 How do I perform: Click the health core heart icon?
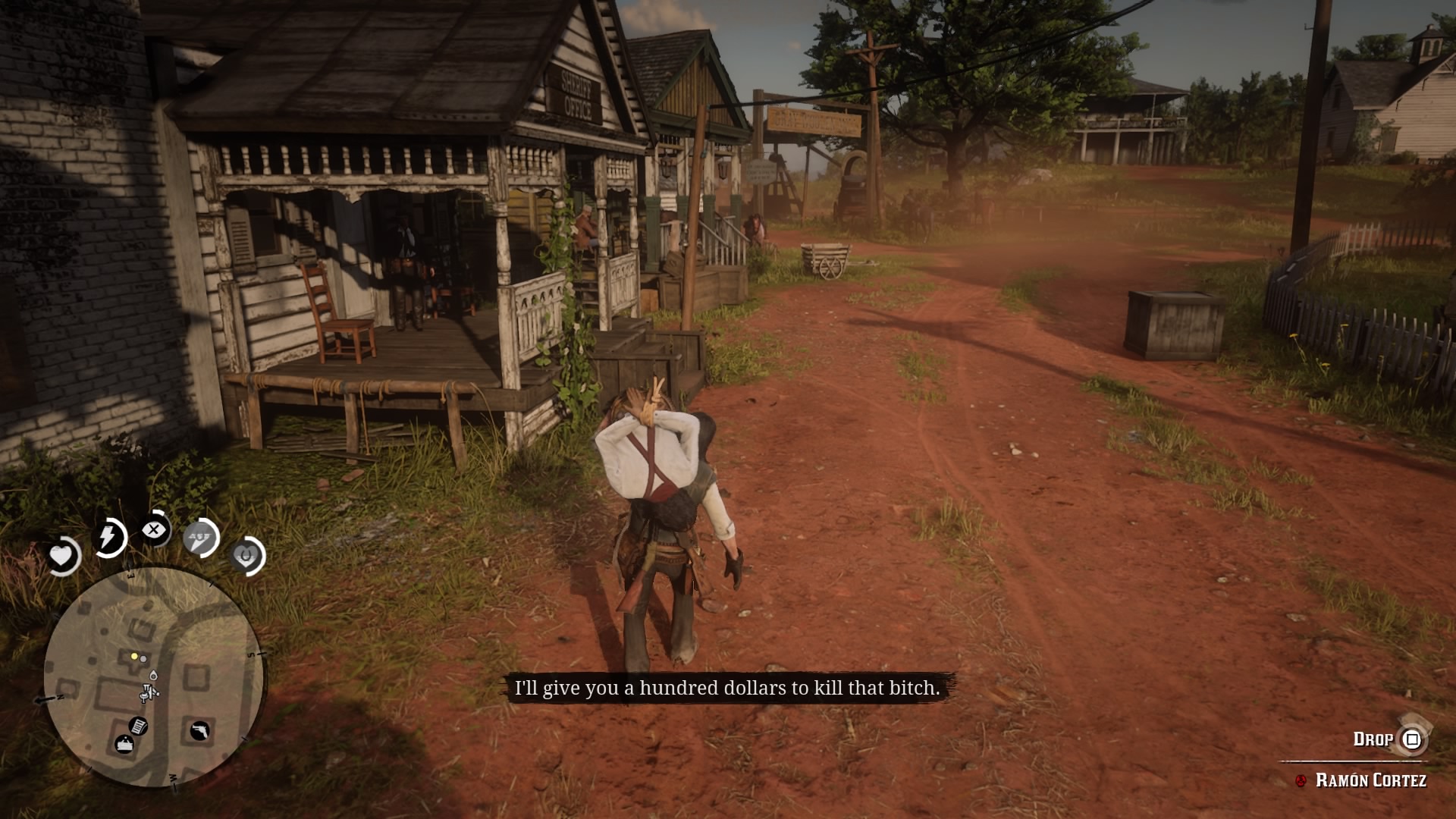click(61, 554)
